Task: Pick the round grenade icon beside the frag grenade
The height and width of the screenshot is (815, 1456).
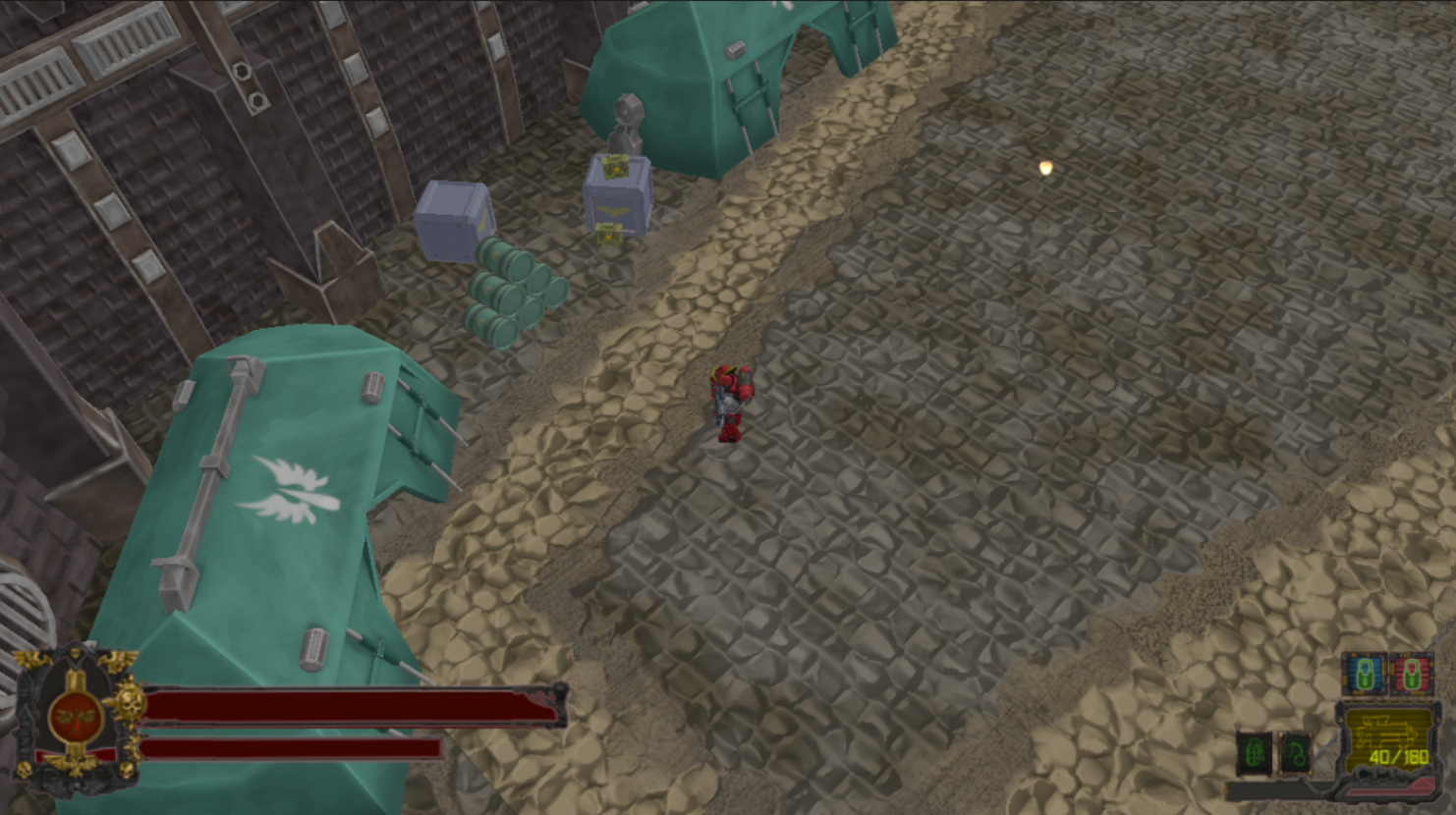Action: [x=1296, y=754]
